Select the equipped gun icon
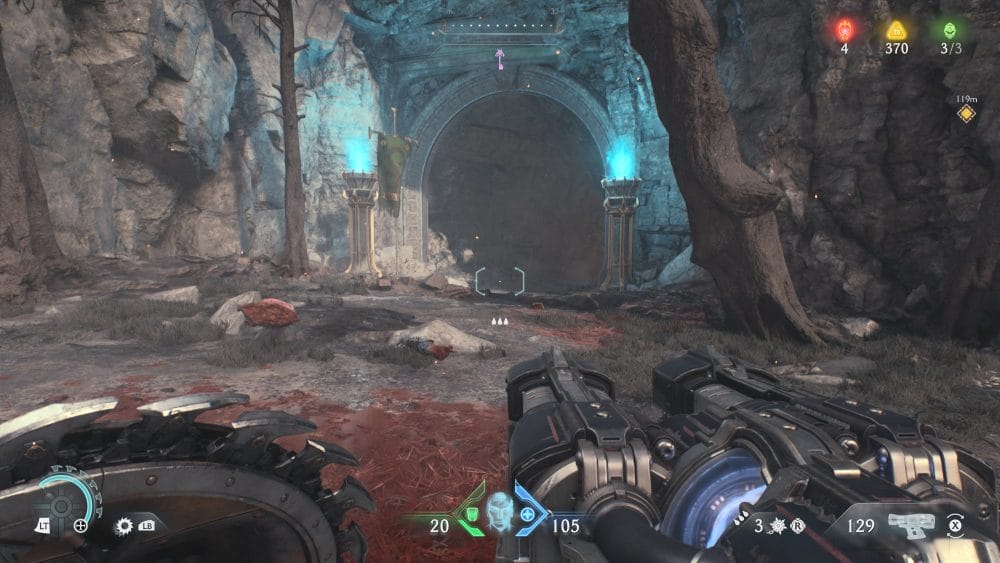1000x563 pixels. (x=910, y=524)
